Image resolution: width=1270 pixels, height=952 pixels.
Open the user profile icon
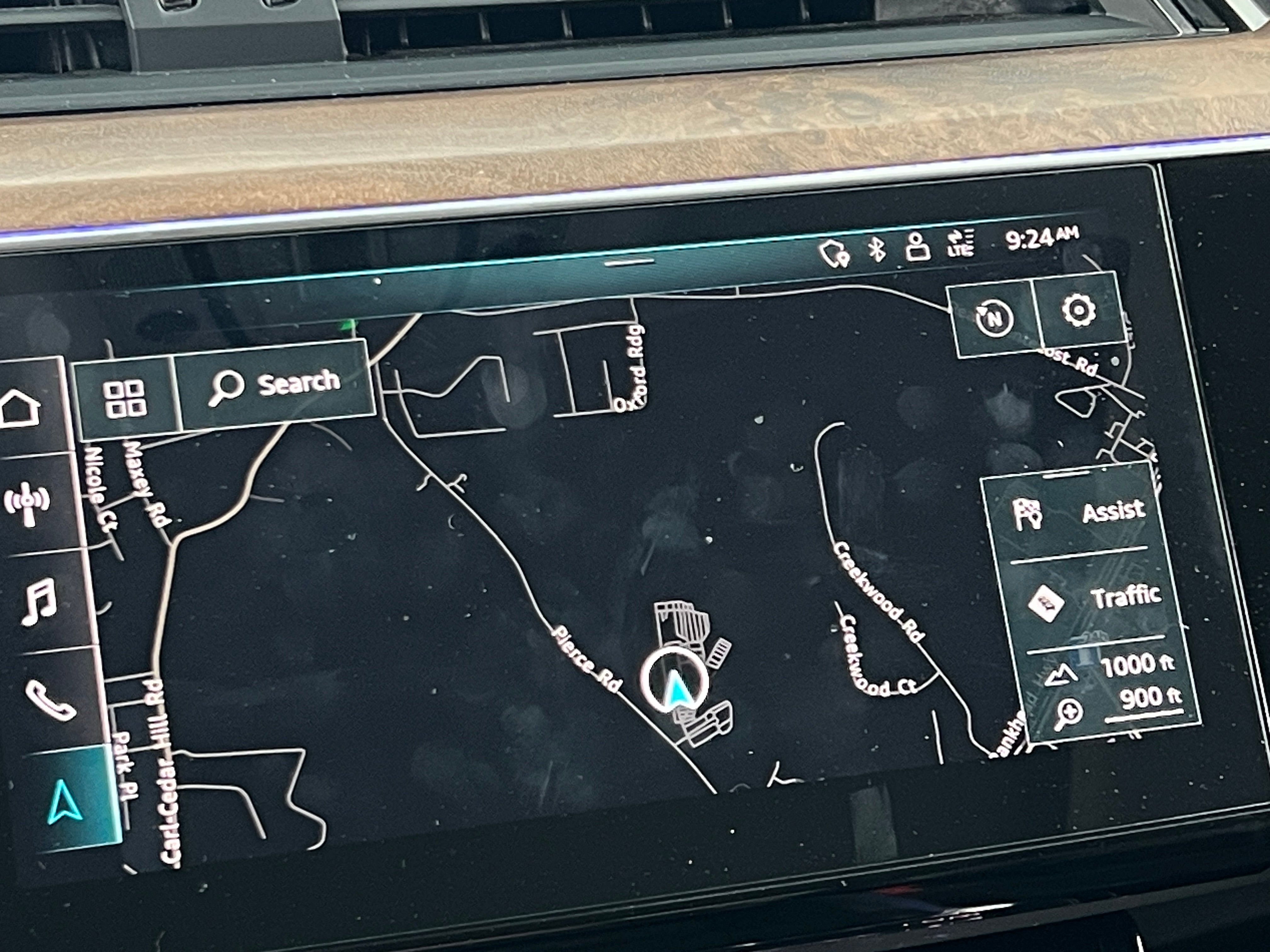(x=917, y=247)
